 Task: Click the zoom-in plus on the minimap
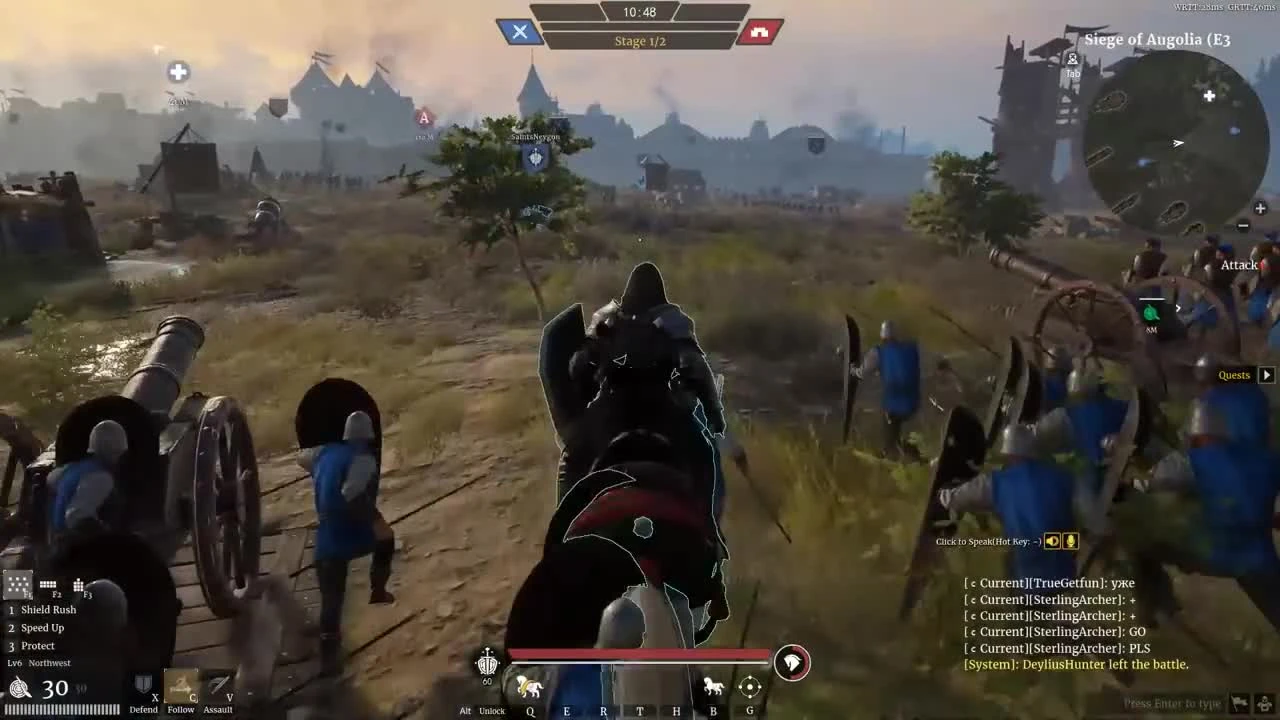pyautogui.click(x=1259, y=208)
